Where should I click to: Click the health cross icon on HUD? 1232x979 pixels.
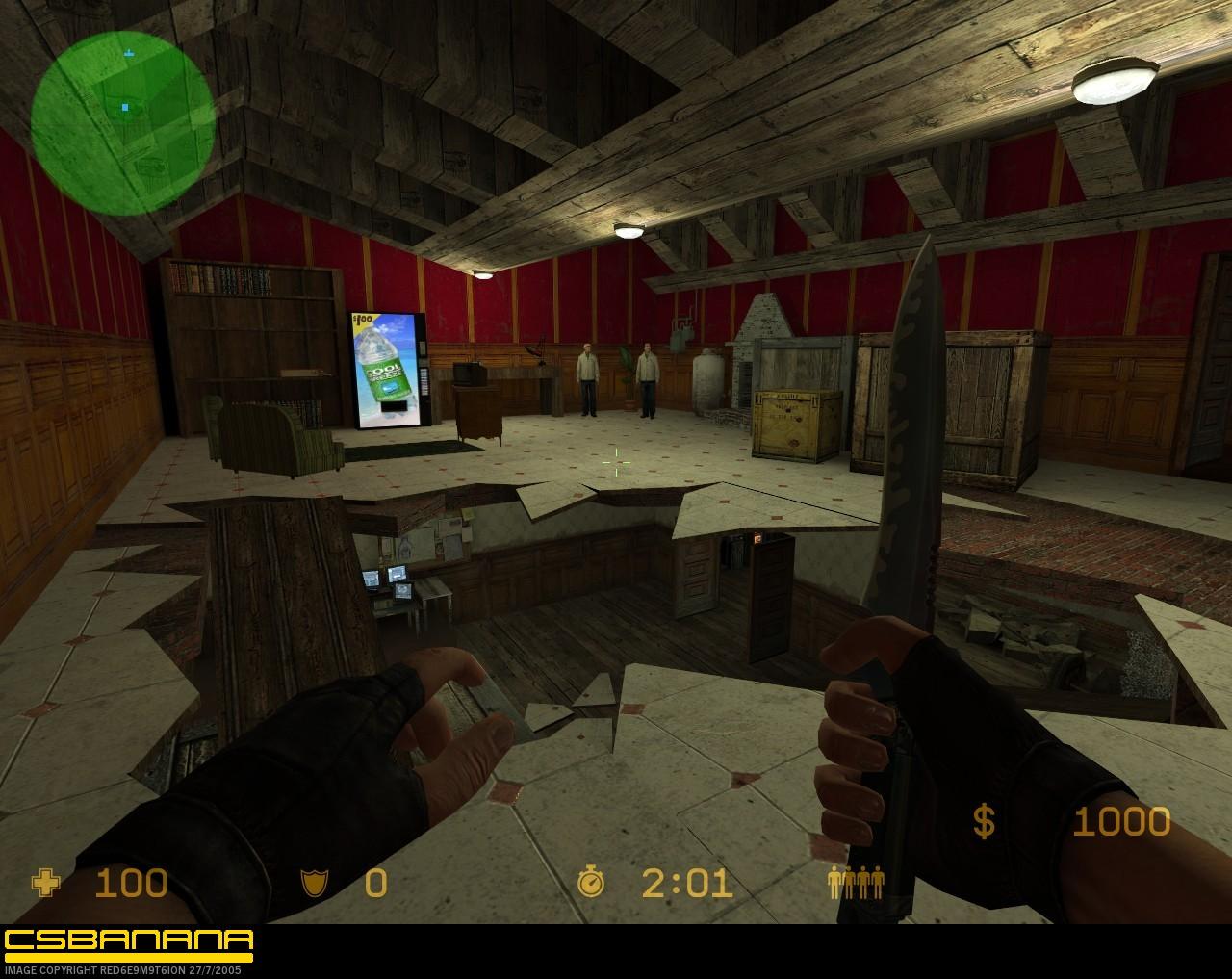pyautogui.click(x=47, y=883)
